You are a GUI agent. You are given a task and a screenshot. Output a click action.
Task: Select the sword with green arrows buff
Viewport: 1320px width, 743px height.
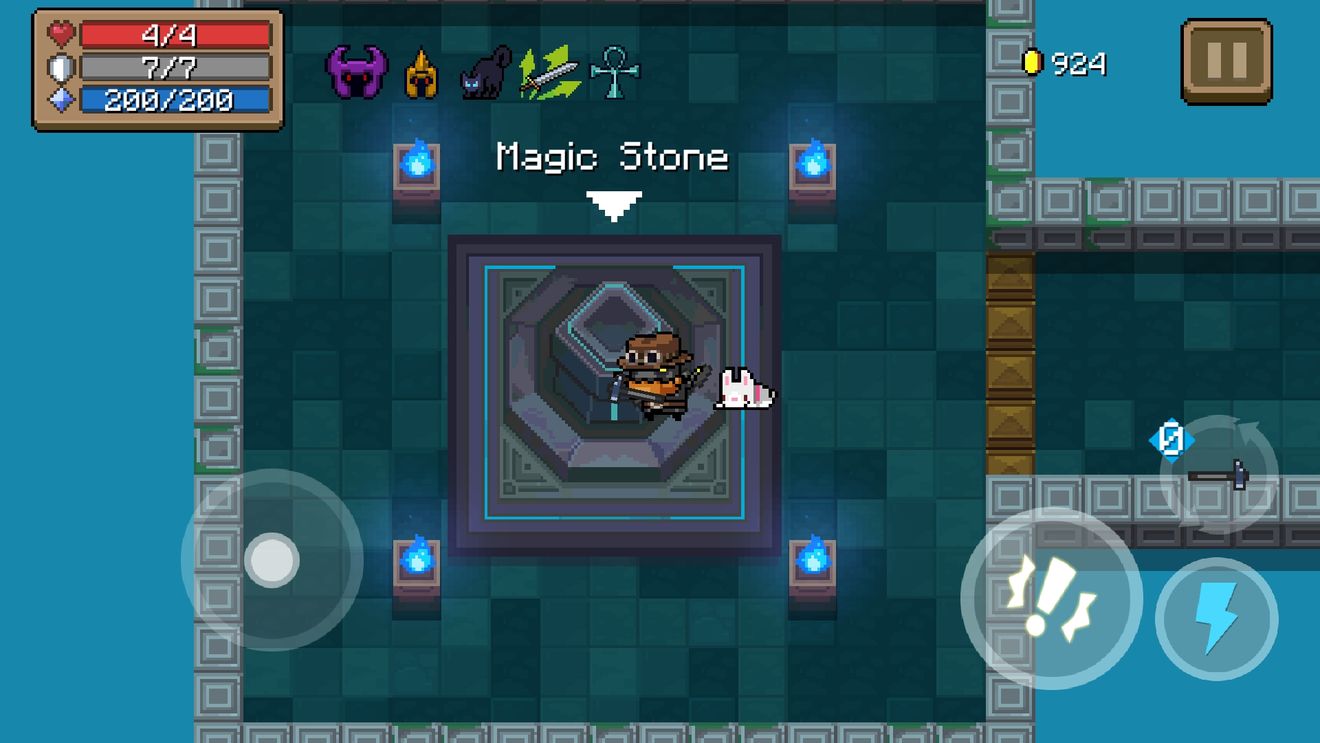(549, 73)
